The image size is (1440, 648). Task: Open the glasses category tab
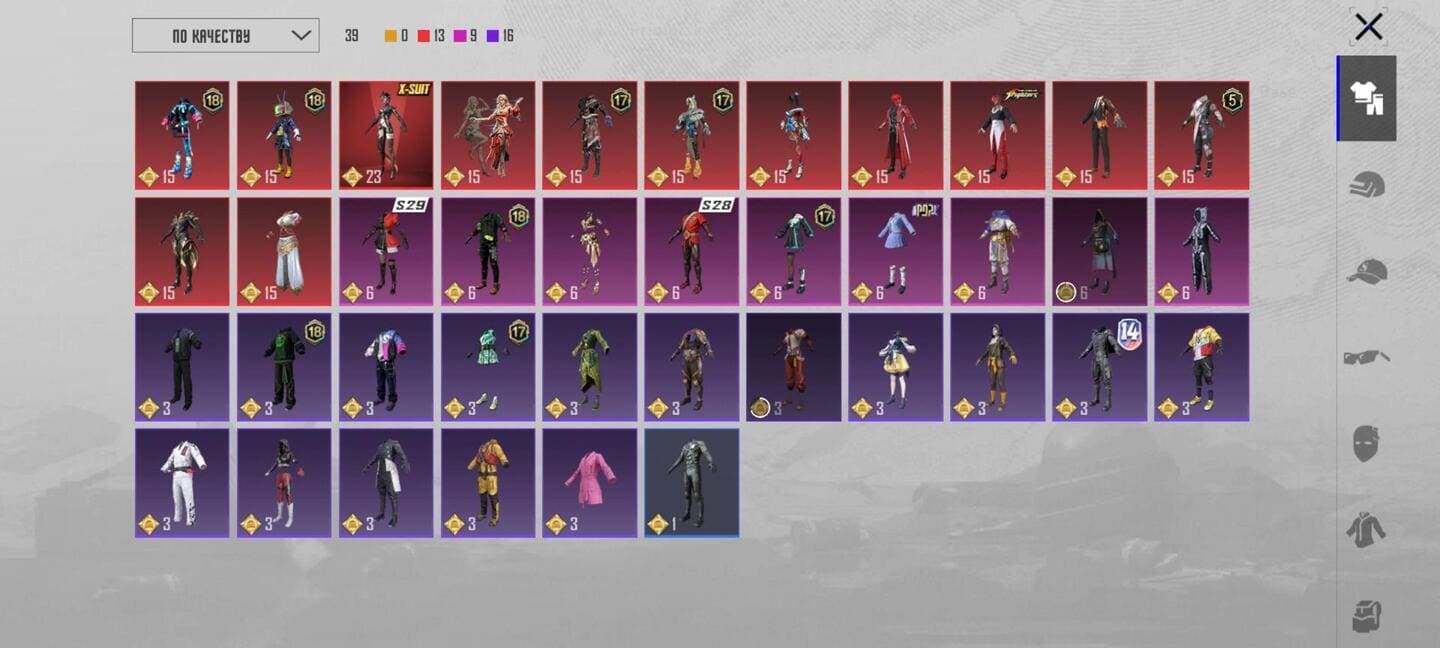point(1366,357)
